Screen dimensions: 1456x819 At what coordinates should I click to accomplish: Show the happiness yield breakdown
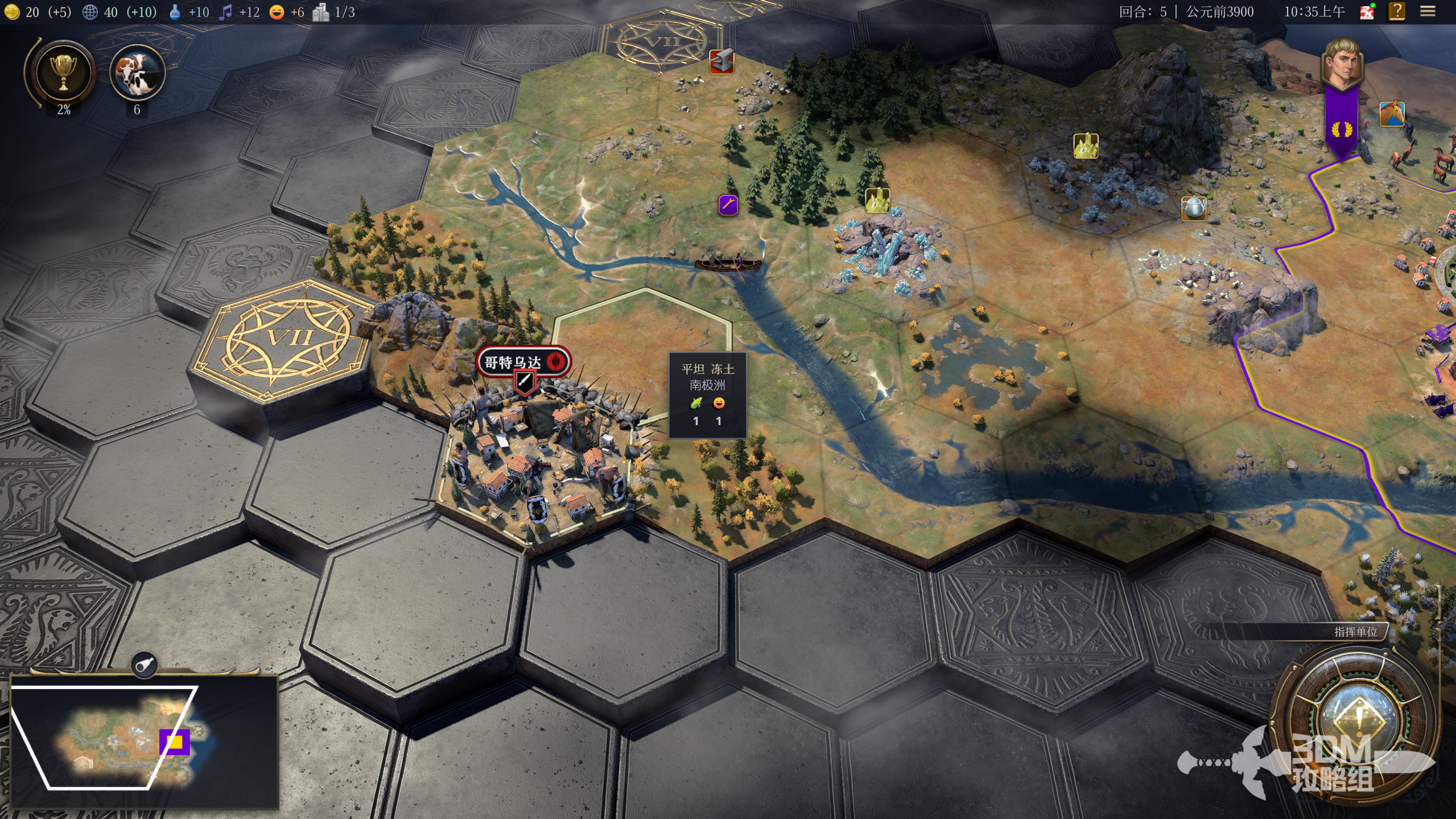[277, 12]
